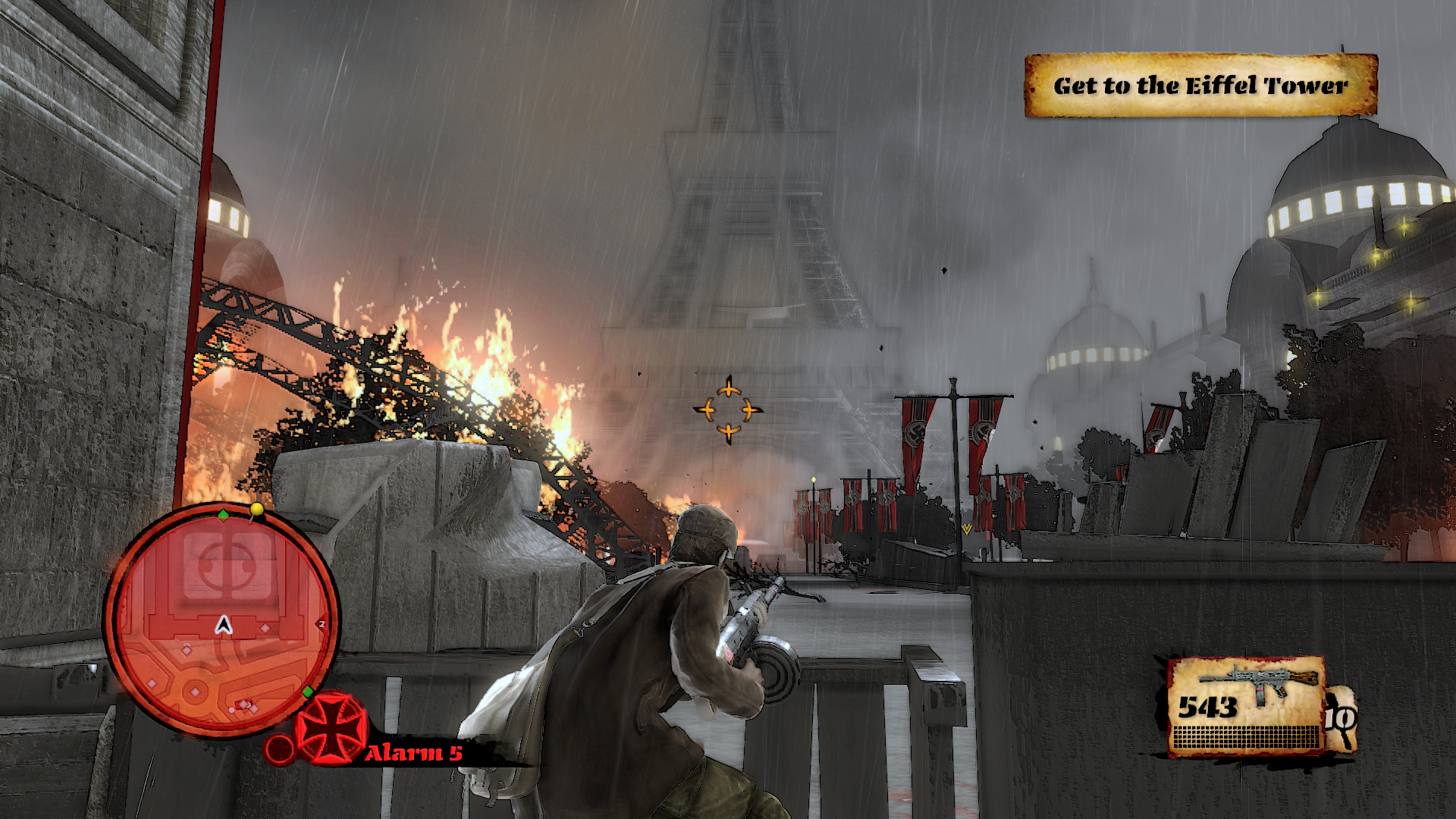The width and height of the screenshot is (1456, 819).
Task: Click the "Get to the Eiffel Tower" objective banner
Action: 1200,86
